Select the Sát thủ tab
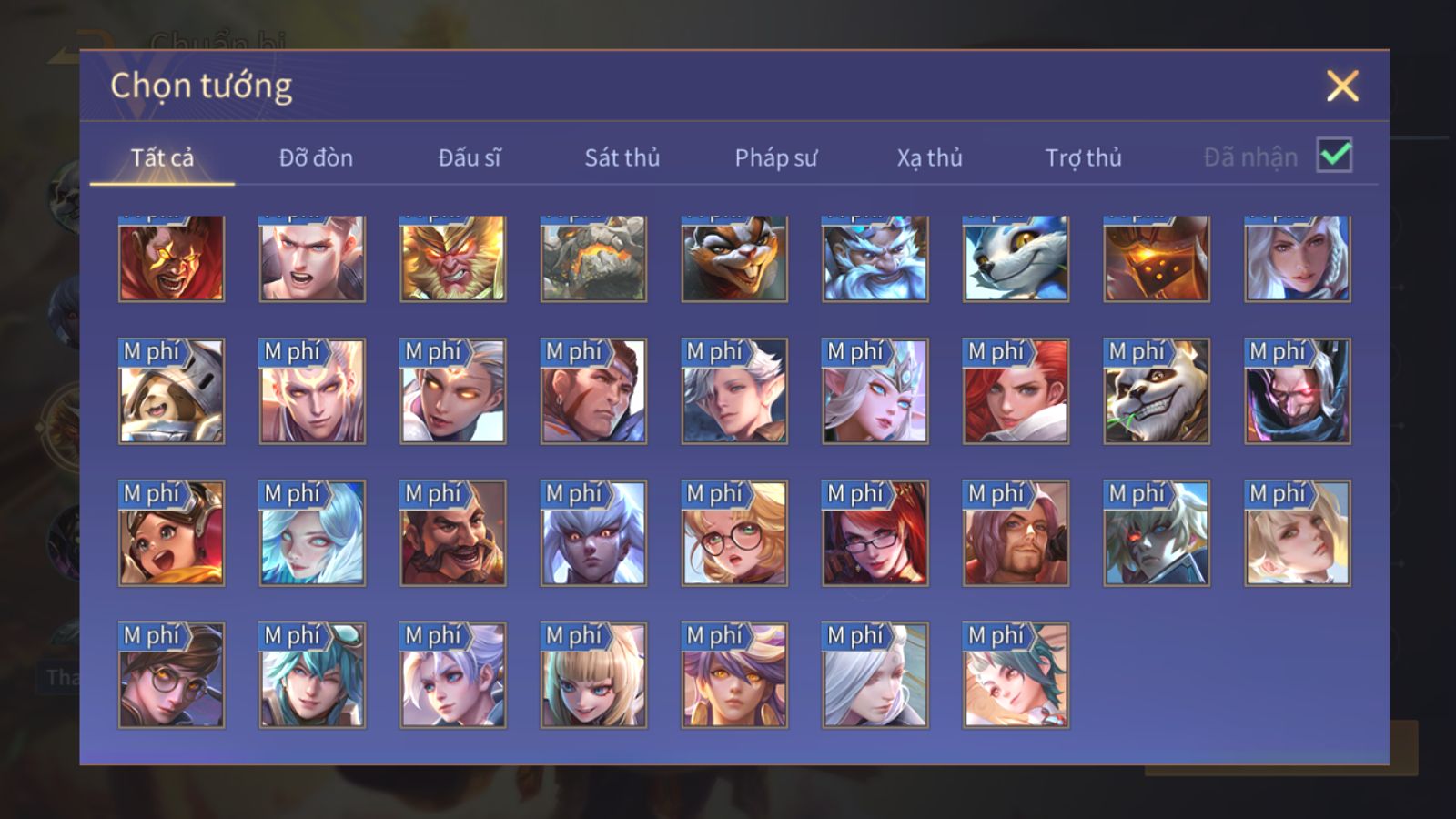Viewport: 1456px width, 819px height. tap(622, 157)
